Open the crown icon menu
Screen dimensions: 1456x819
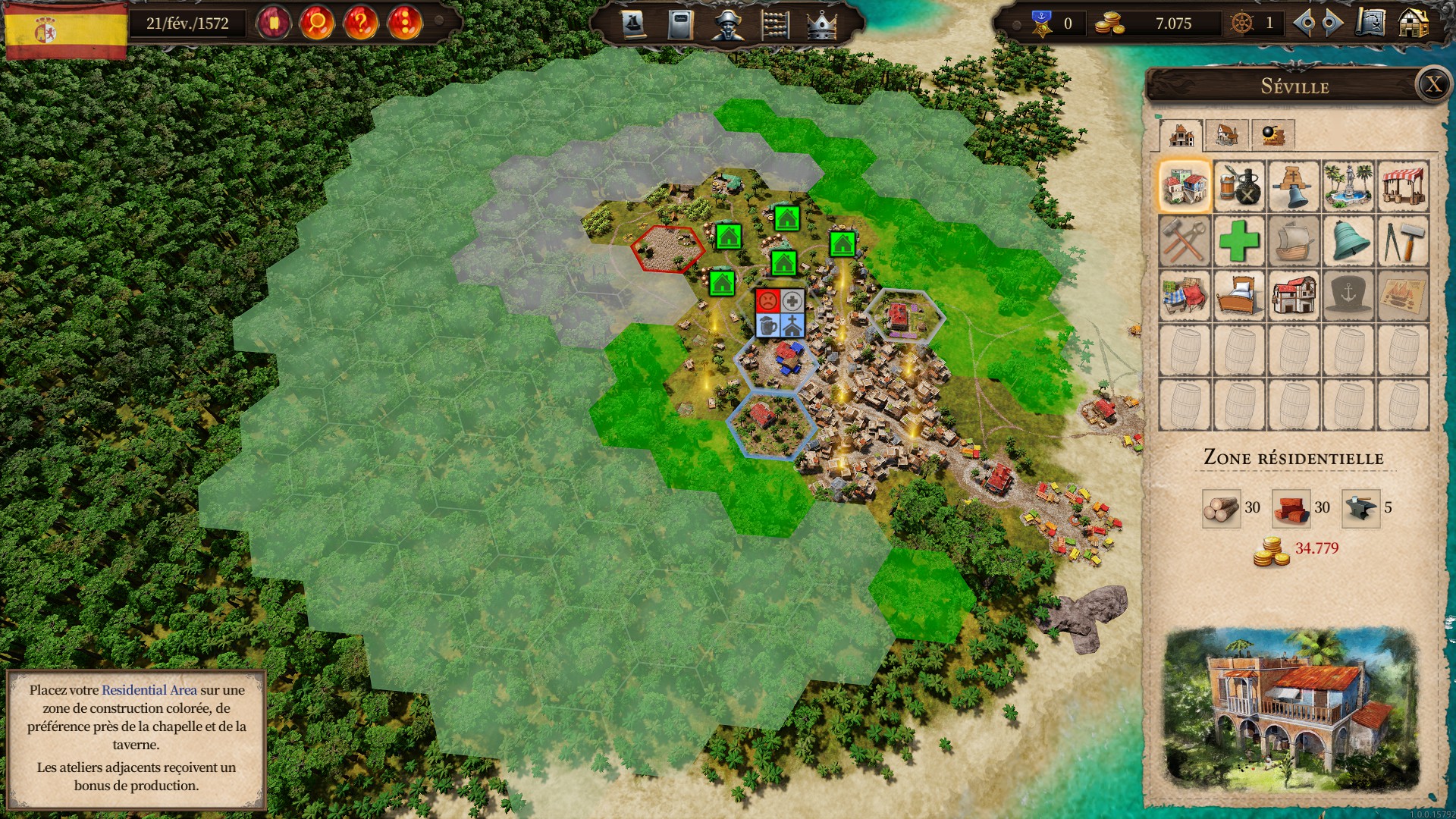(821, 24)
